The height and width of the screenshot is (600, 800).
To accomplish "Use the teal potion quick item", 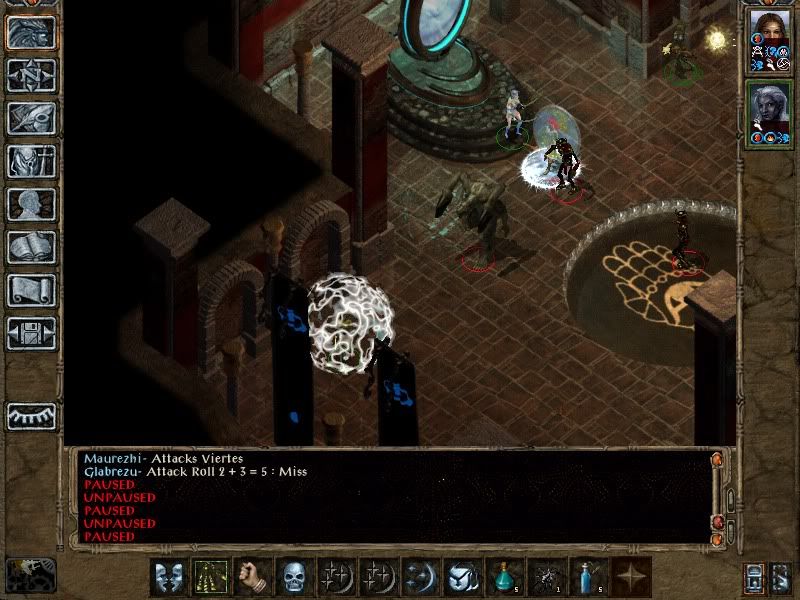I will point(505,577).
